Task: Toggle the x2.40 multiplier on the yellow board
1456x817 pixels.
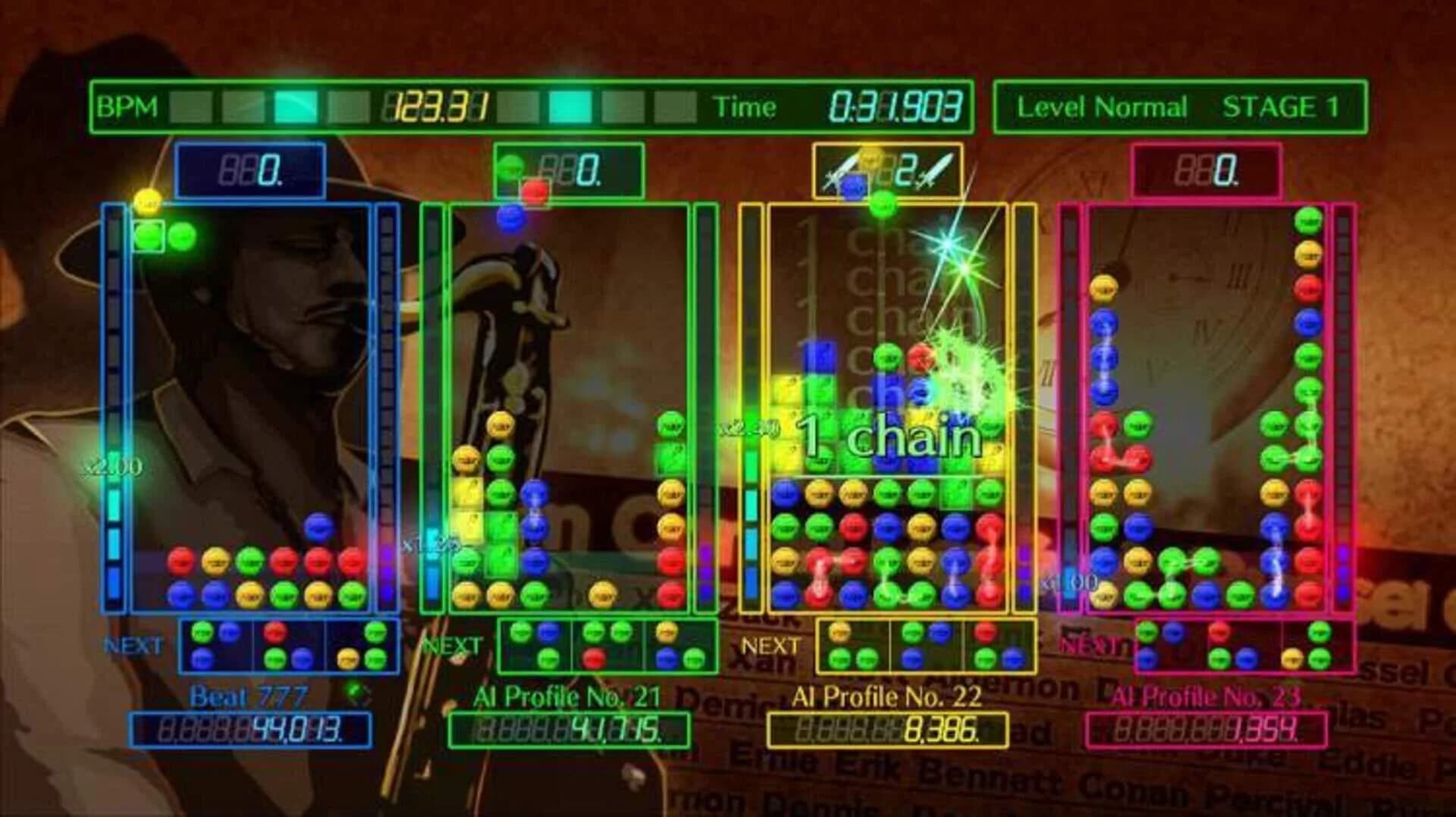Action: (749, 426)
